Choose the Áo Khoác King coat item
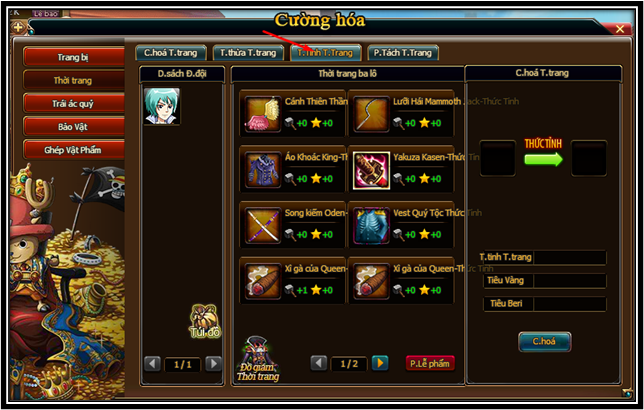Screen dimensions: 644x410 point(264,167)
